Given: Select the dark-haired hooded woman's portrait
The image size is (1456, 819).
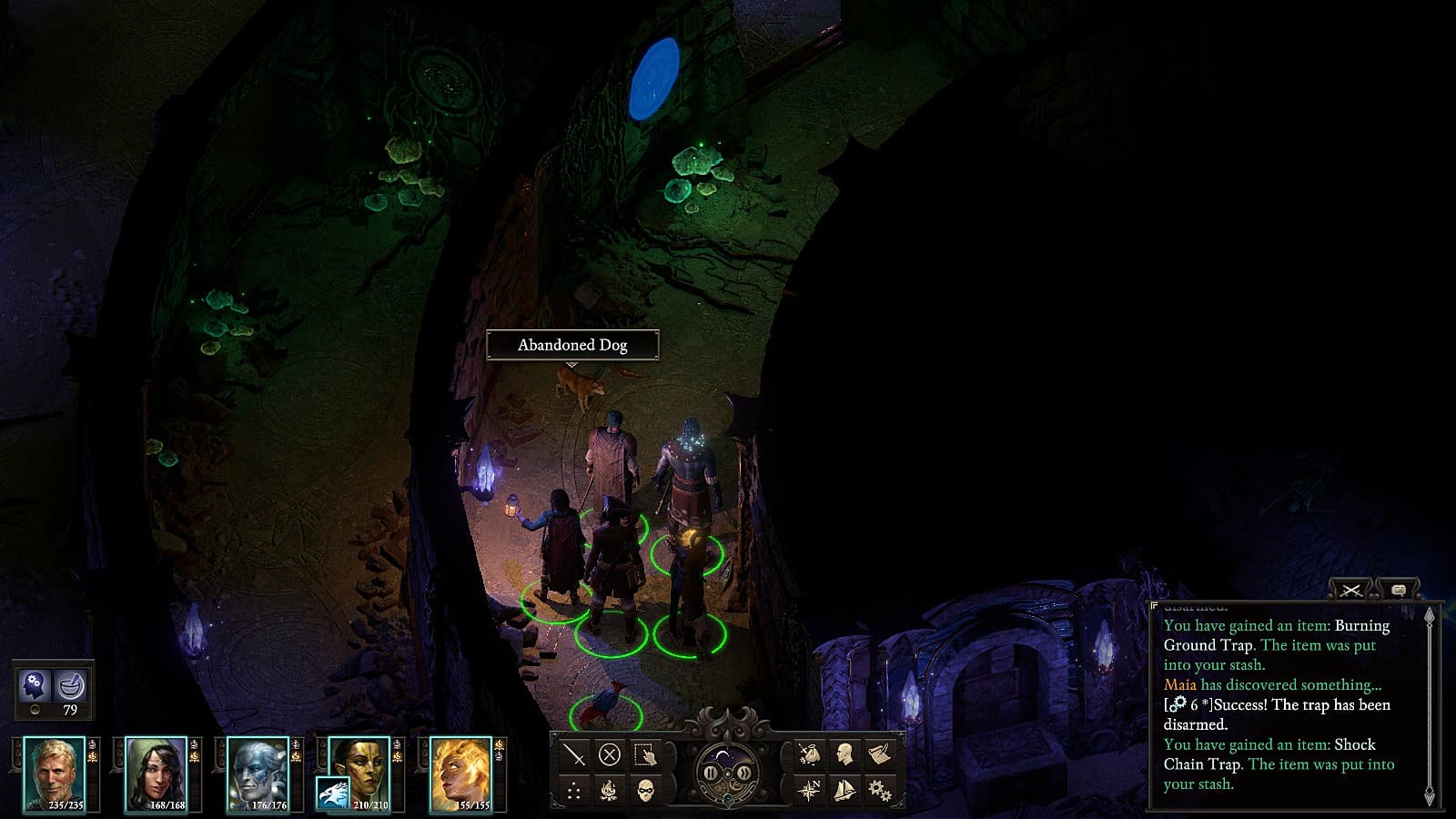Looking at the screenshot, I should pos(156,773).
